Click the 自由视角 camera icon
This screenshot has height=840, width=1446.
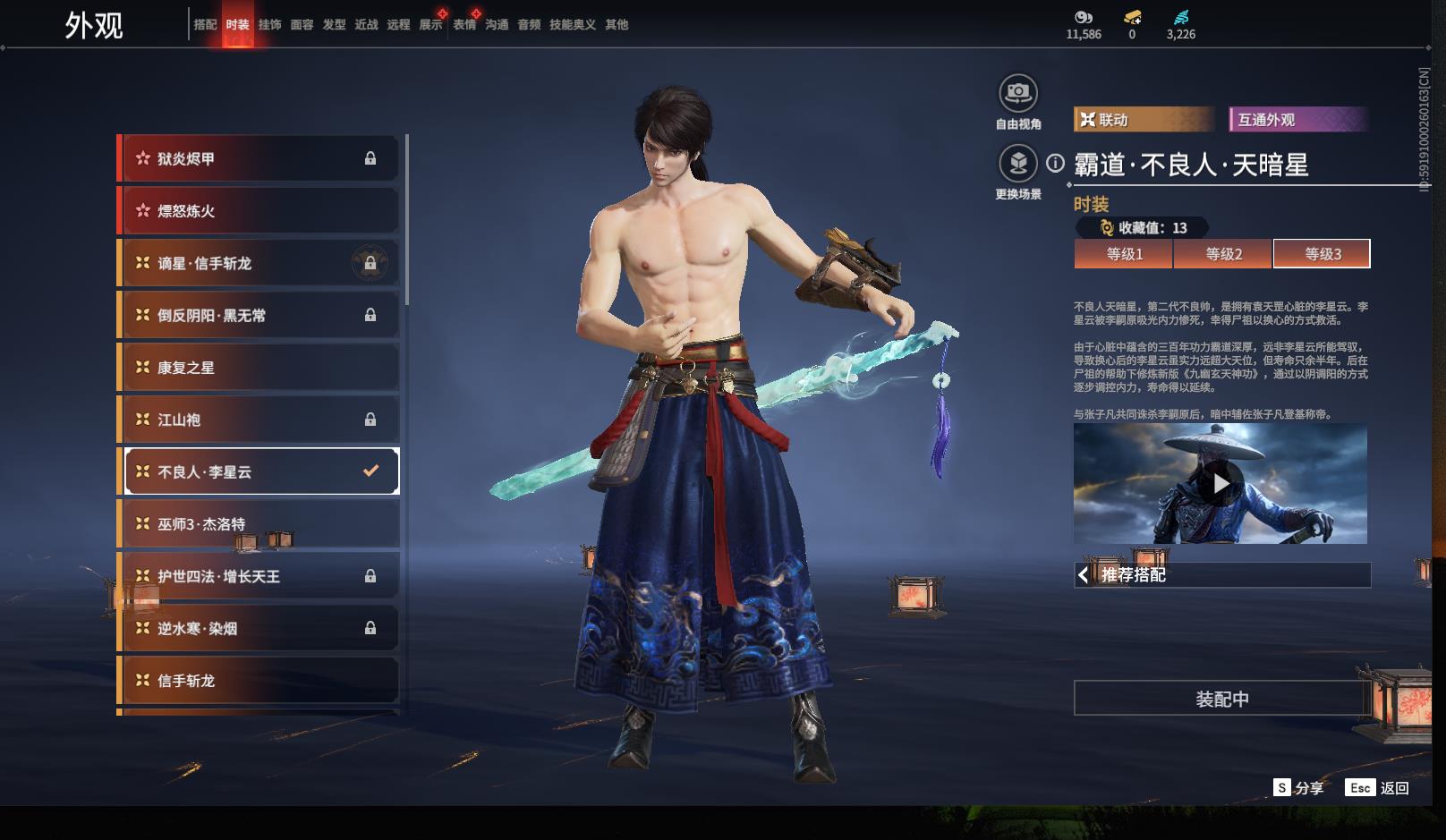(x=1017, y=93)
